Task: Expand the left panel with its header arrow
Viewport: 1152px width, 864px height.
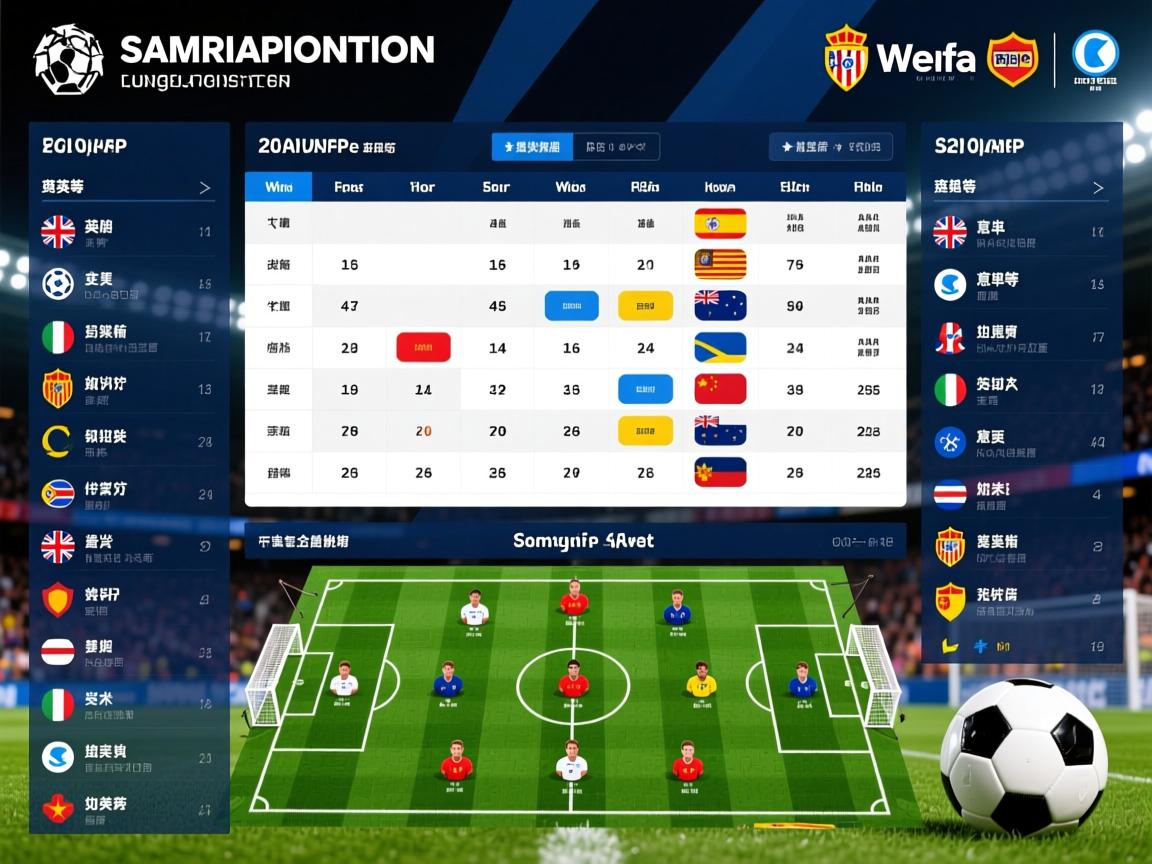Action: (x=205, y=187)
